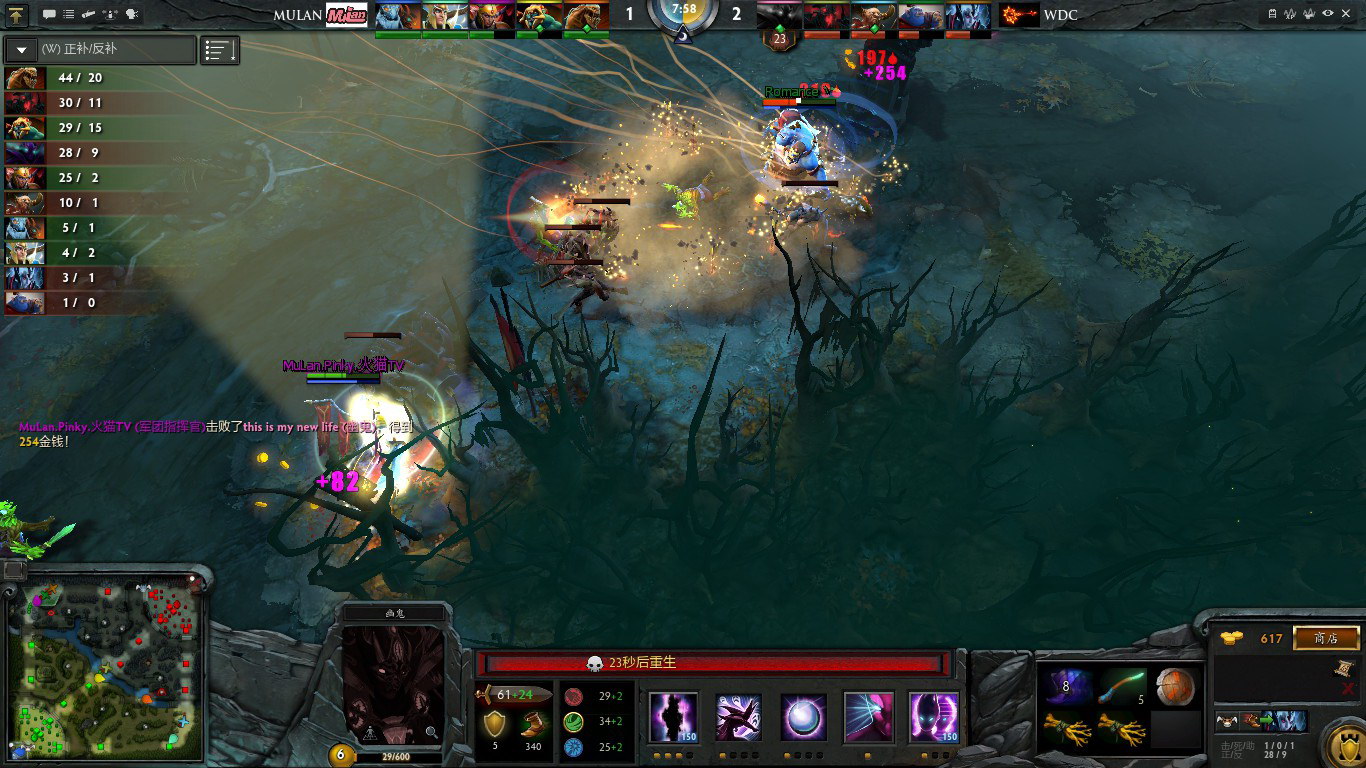Click the gold shield glyph button
Image resolution: width=1366 pixels, height=768 pixels.
point(1342,745)
